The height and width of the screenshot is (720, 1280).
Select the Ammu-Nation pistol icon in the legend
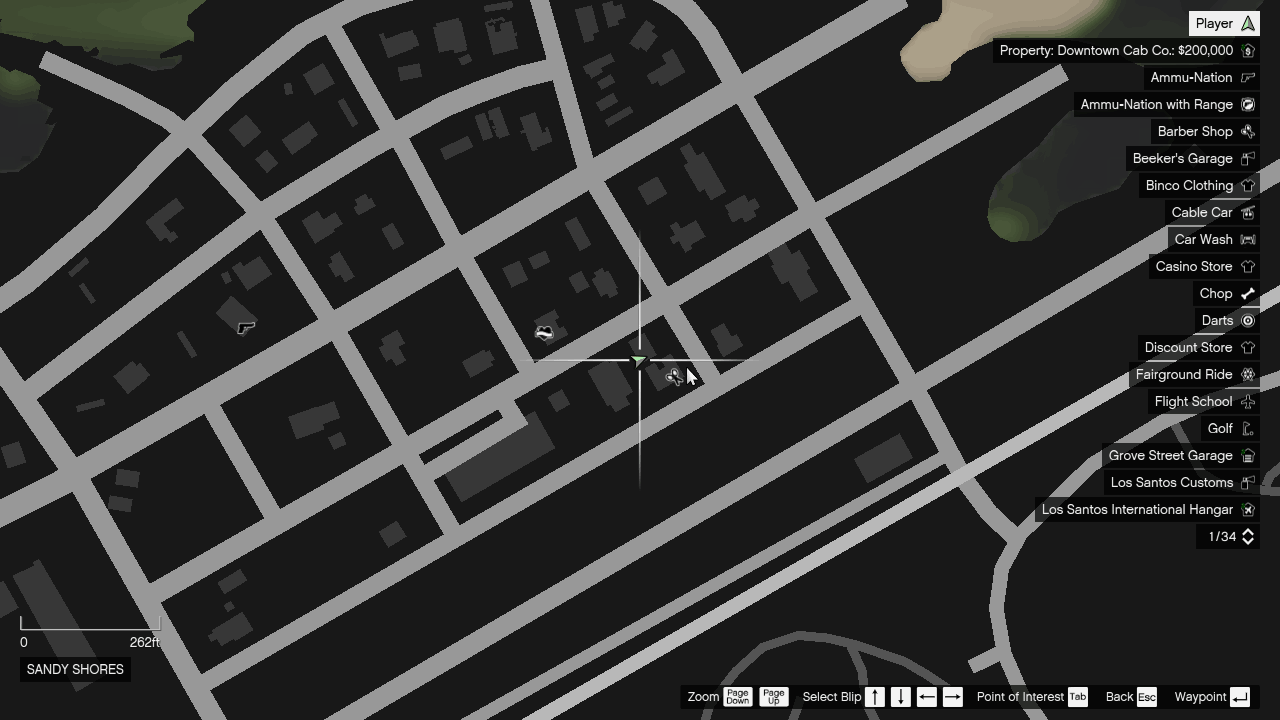point(1248,77)
